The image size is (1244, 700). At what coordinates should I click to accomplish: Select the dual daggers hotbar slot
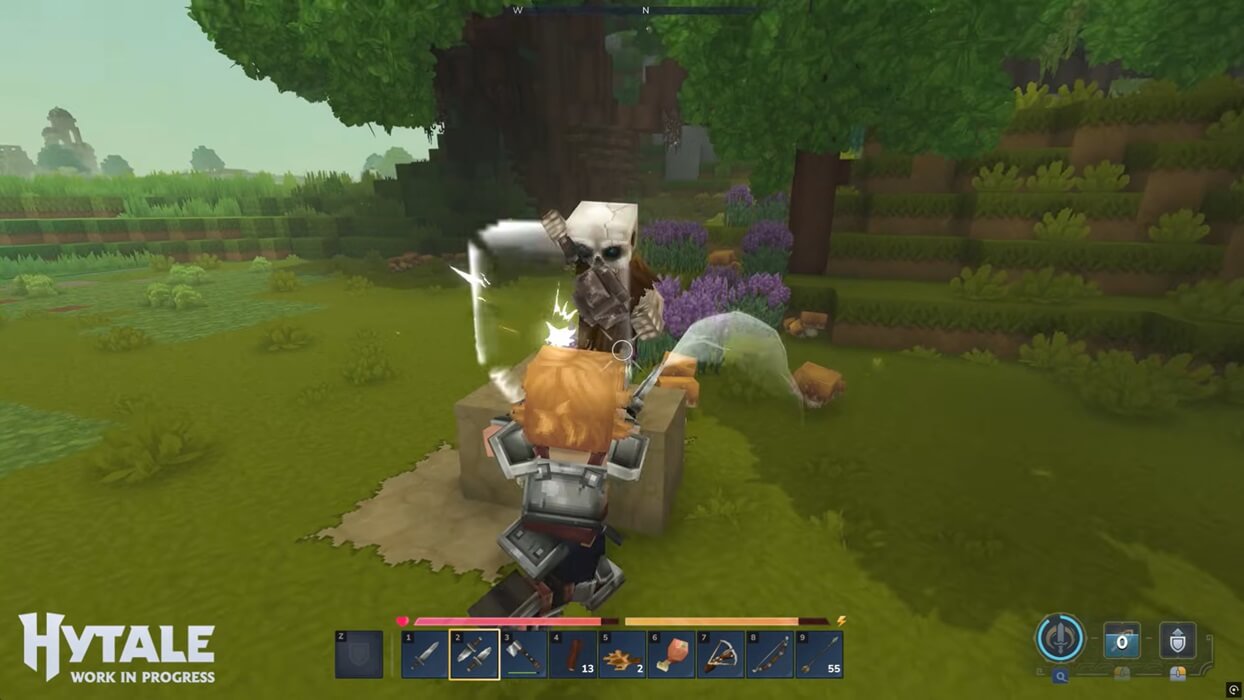tap(475, 655)
